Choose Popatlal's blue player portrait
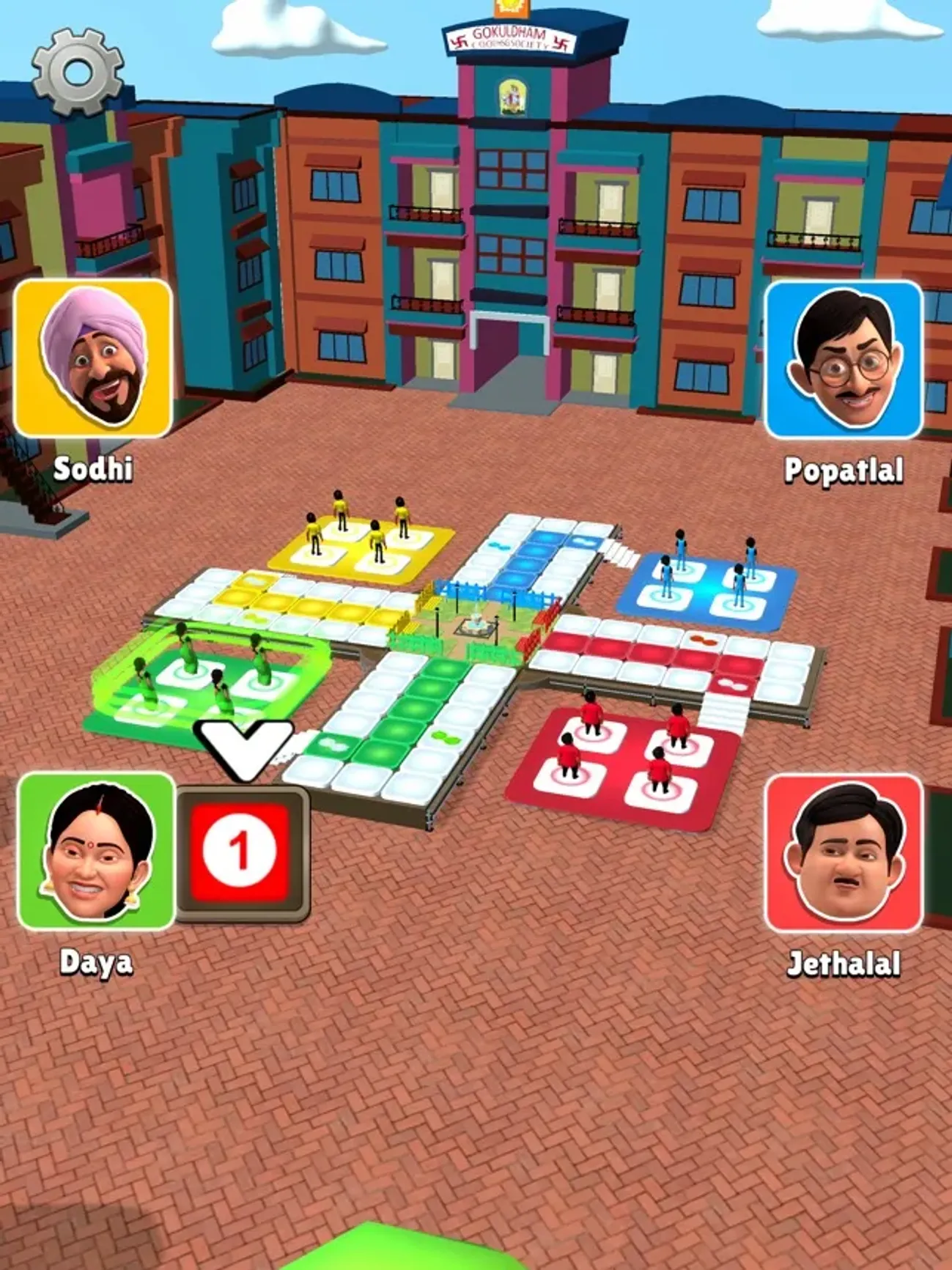The image size is (952, 1270). [x=843, y=360]
